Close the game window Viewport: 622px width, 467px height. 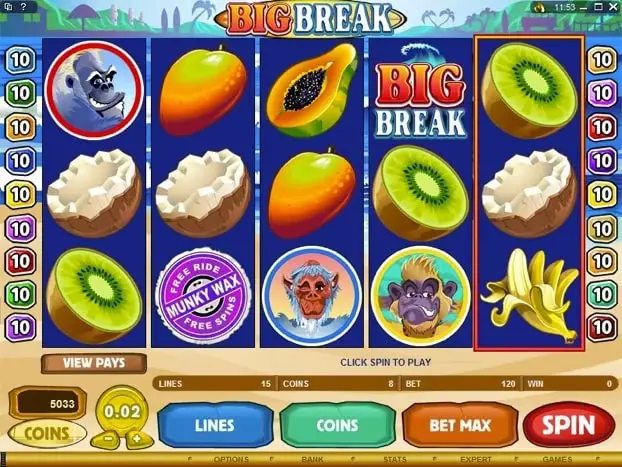614,6
